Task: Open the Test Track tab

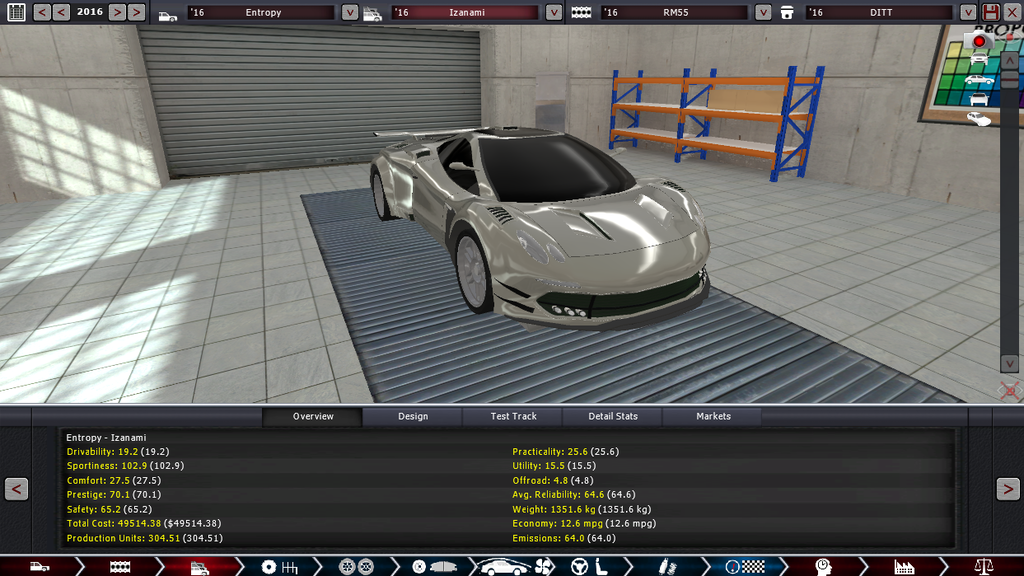Action: point(513,416)
